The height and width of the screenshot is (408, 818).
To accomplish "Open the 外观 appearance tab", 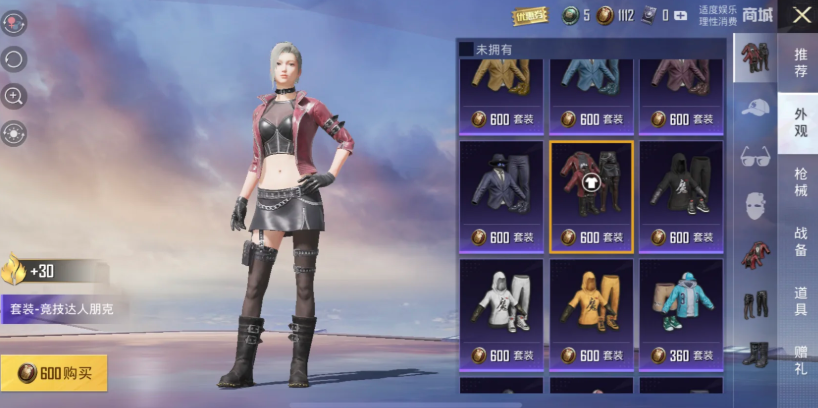I will pos(800,122).
